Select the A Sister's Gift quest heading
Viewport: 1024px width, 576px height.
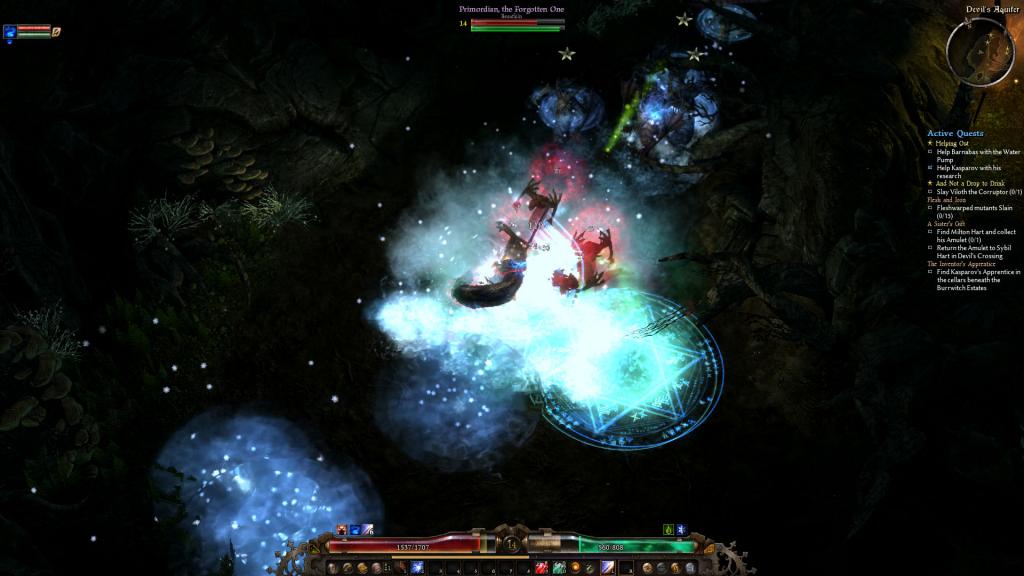tap(948, 223)
